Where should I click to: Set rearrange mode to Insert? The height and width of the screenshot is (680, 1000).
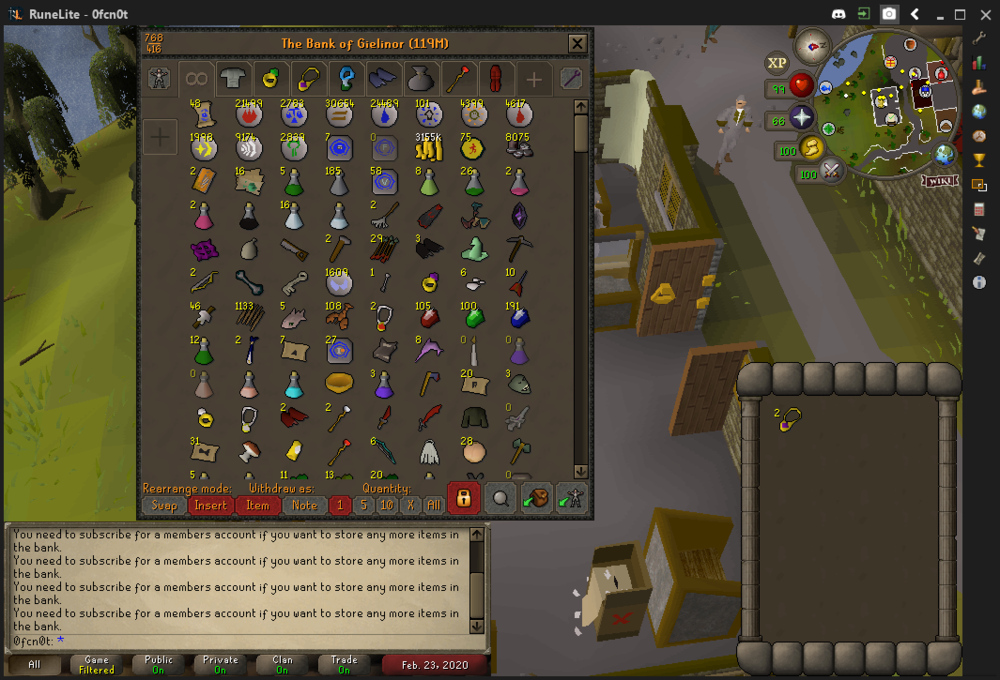210,505
